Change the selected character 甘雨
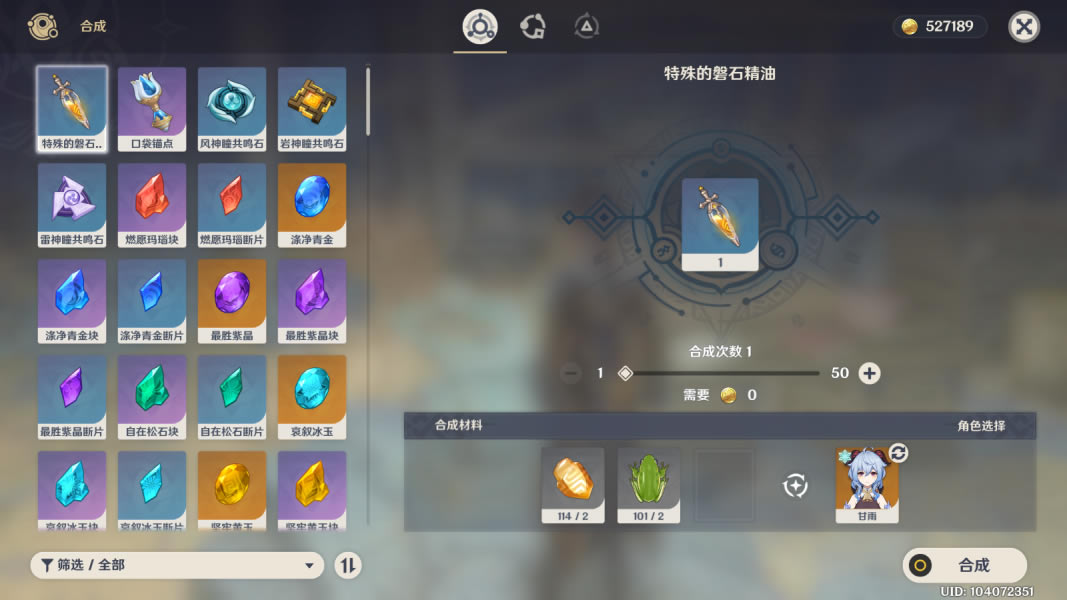This screenshot has height=600, width=1067. (898, 453)
